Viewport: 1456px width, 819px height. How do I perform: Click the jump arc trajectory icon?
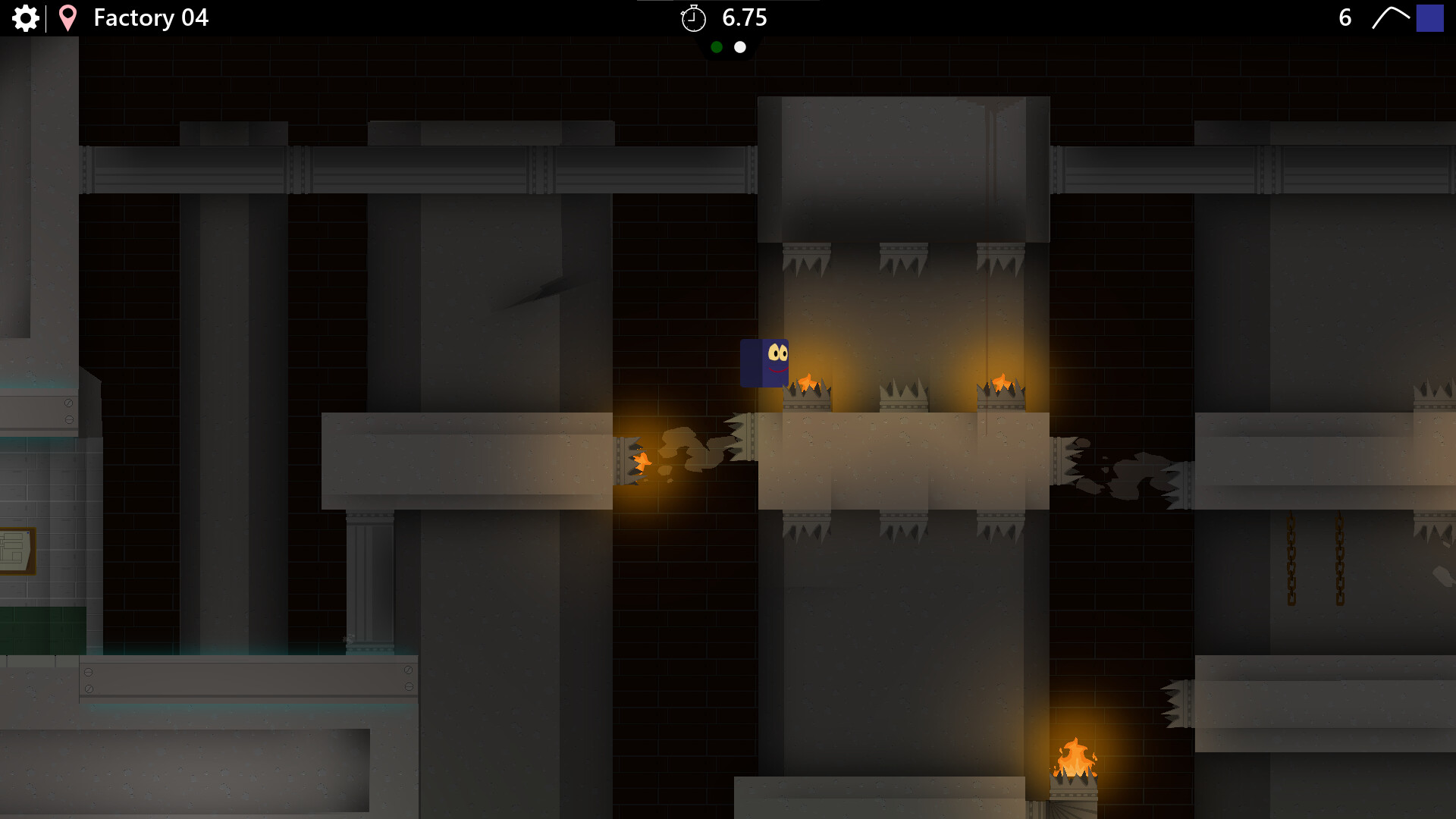1392,17
